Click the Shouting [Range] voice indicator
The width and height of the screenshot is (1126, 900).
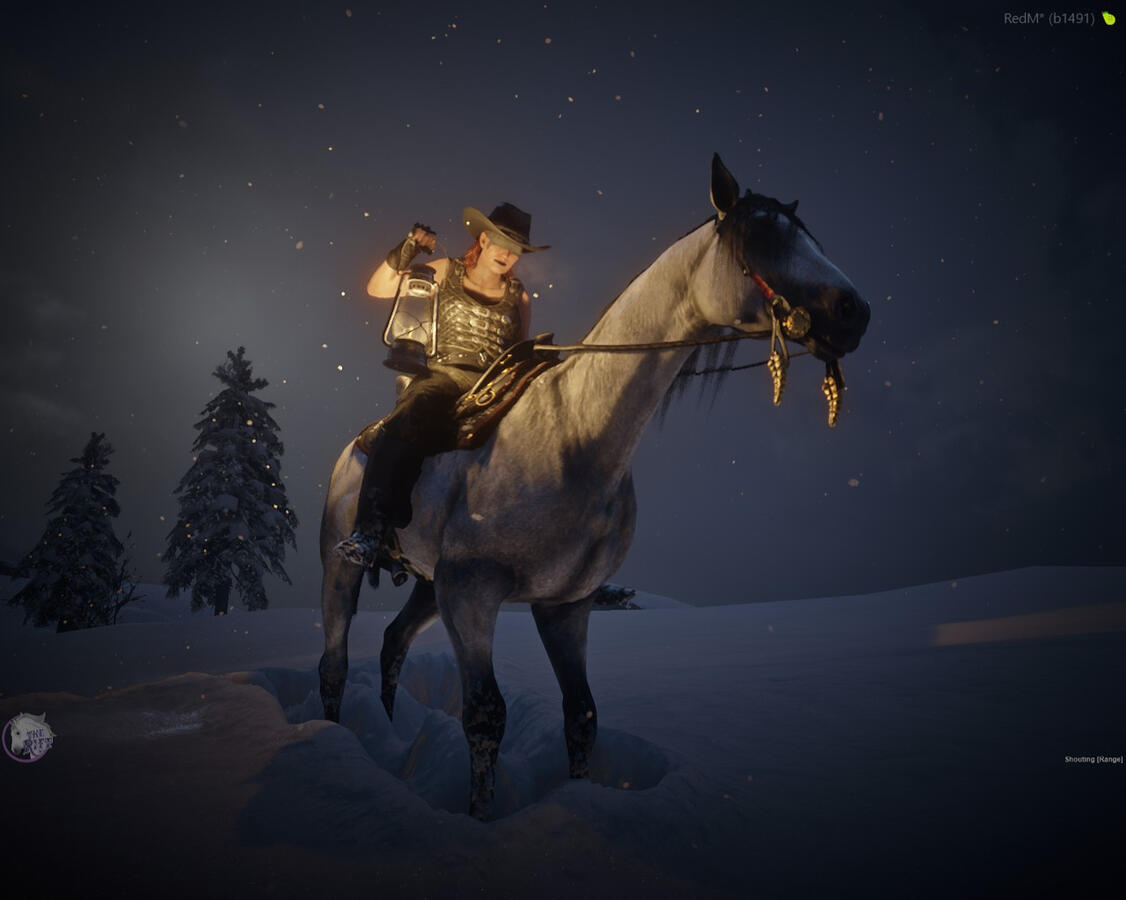(1093, 760)
